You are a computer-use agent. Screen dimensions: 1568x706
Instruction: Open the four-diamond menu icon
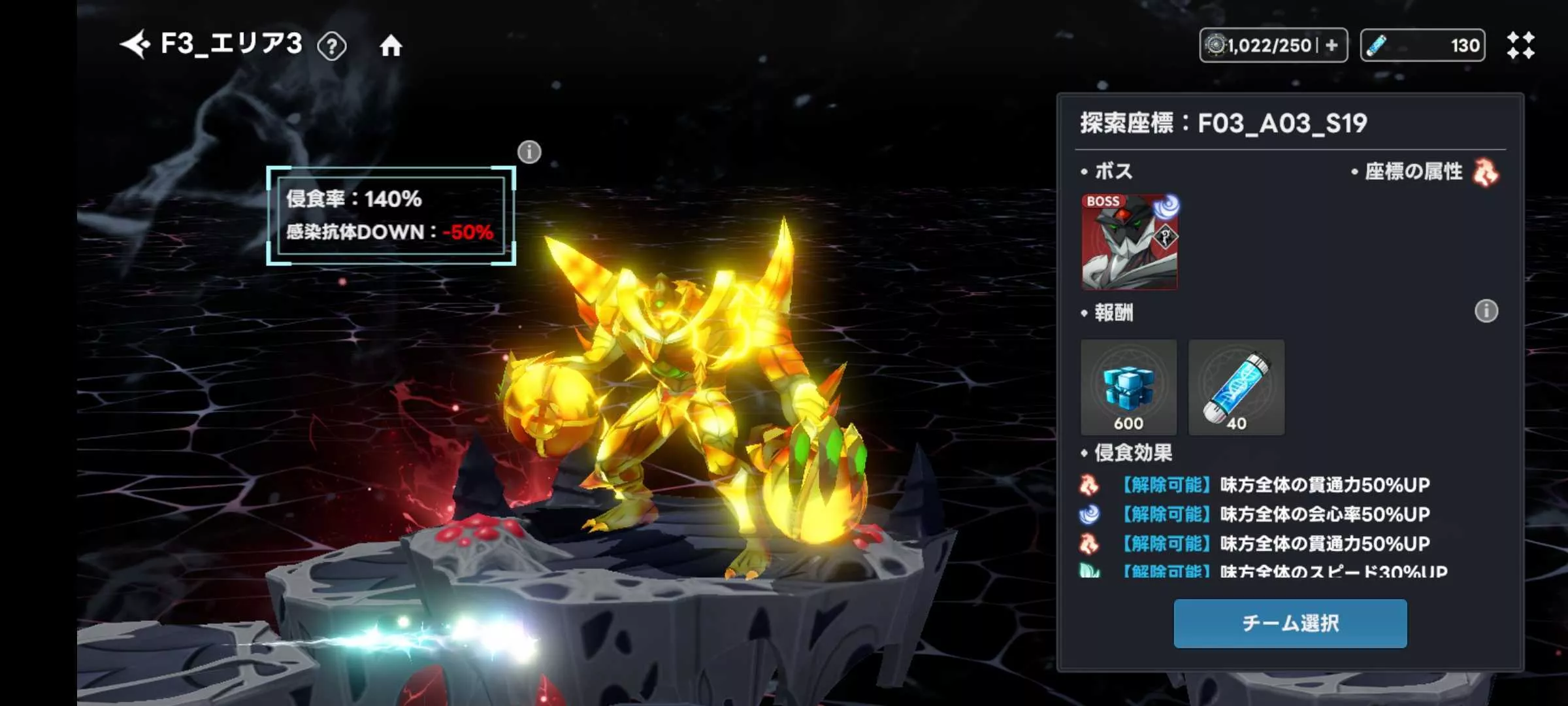tap(1520, 45)
